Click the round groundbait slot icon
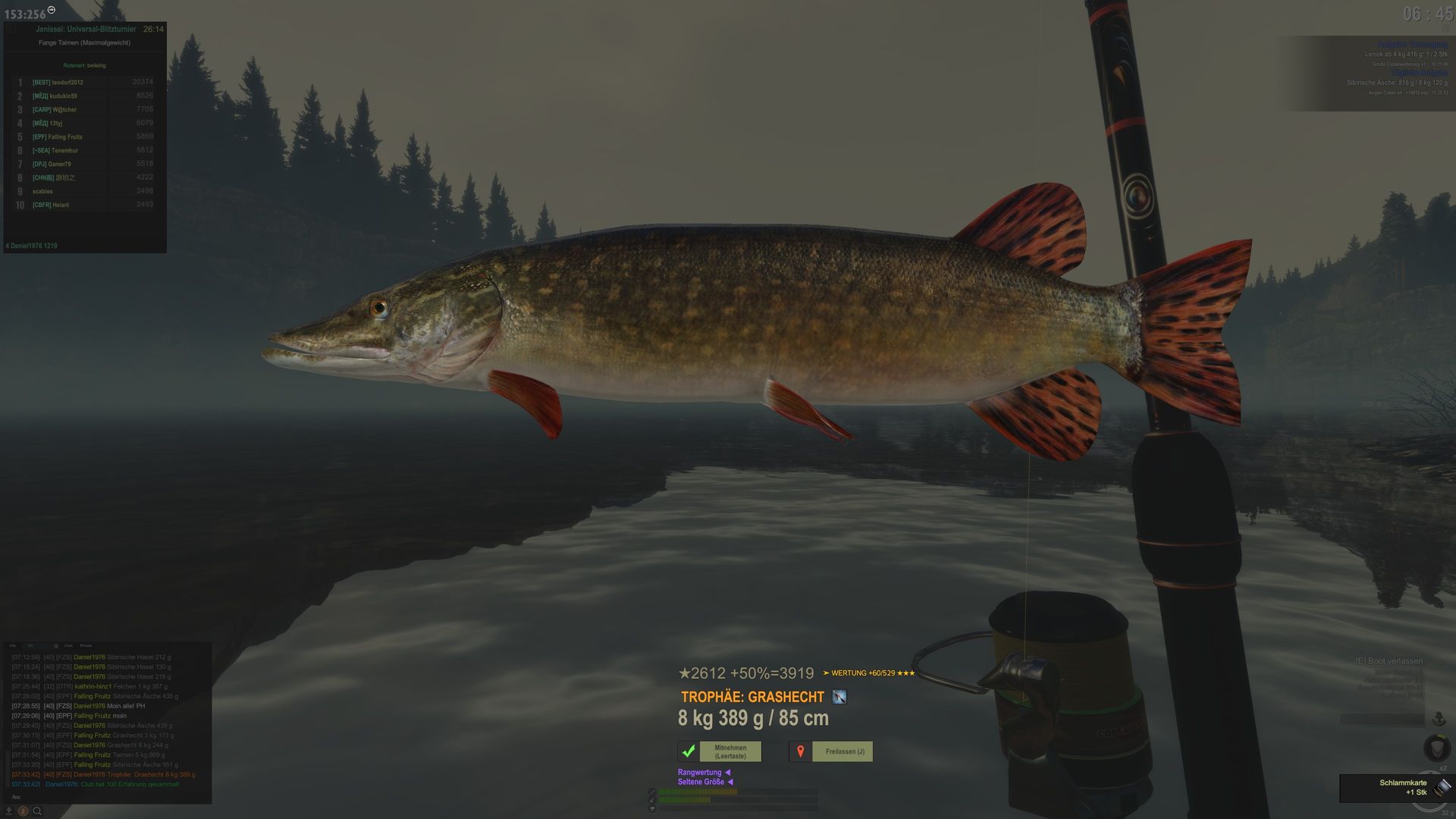The width and height of the screenshot is (1456, 819). pos(1436,748)
